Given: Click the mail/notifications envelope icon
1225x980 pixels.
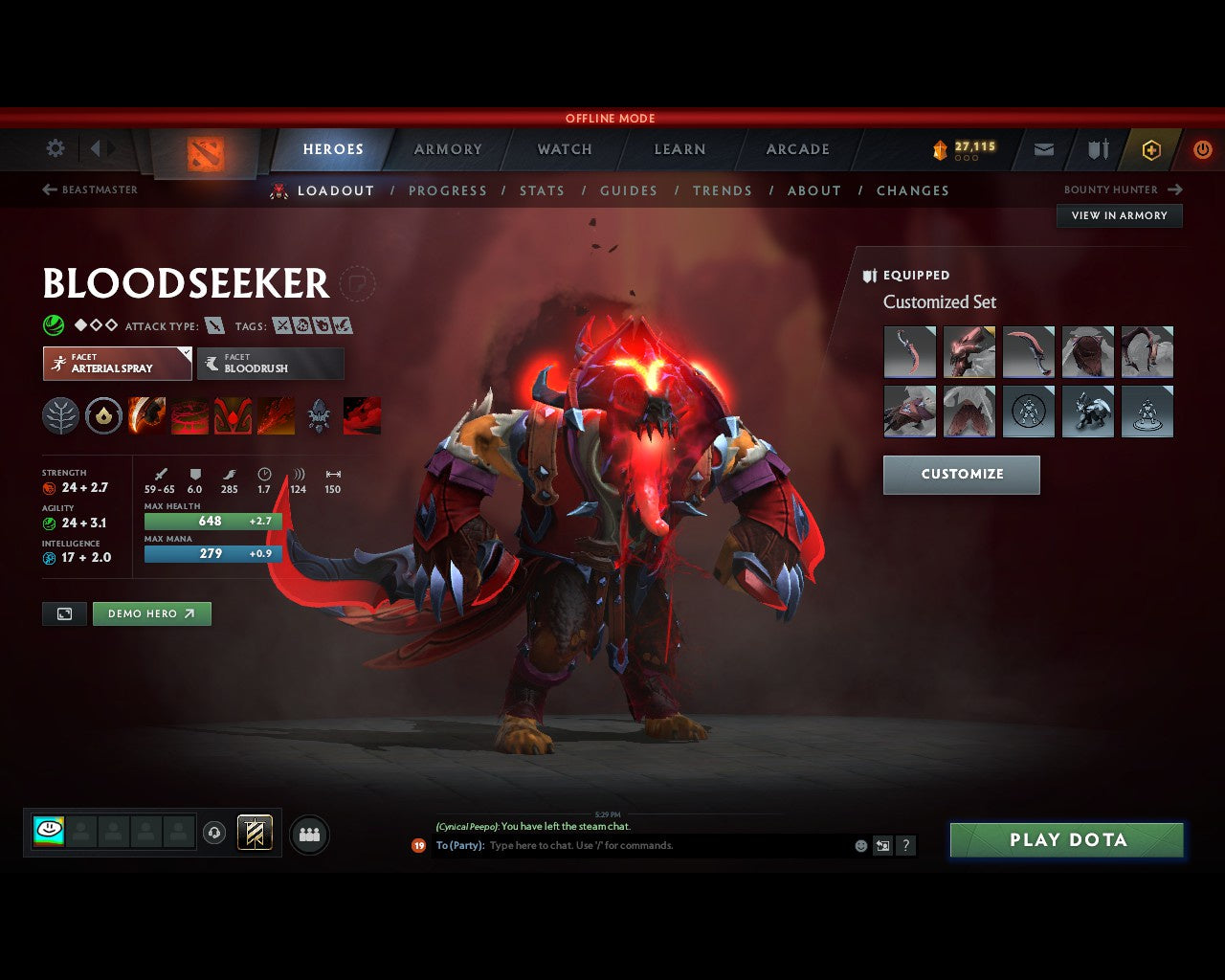Looking at the screenshot, I should [x=1043, y=149].
